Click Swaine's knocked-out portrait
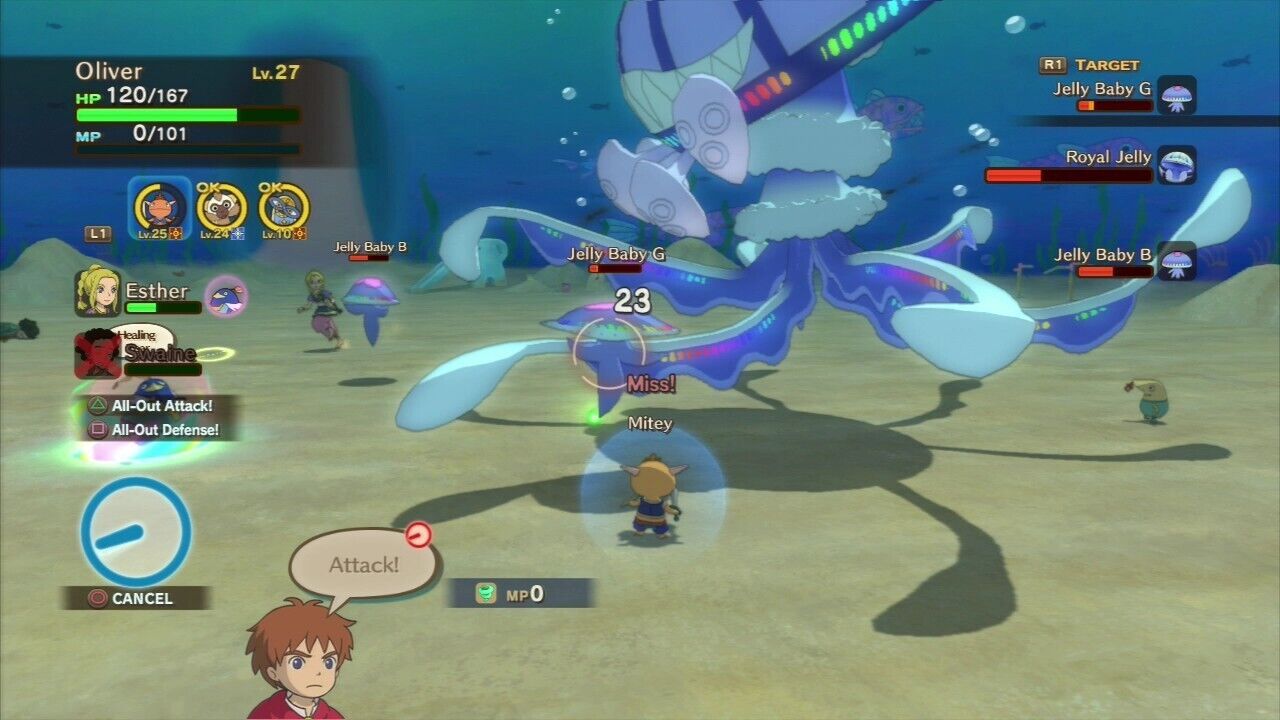The width and height of the screenshot is (1280, 720). 97,354
